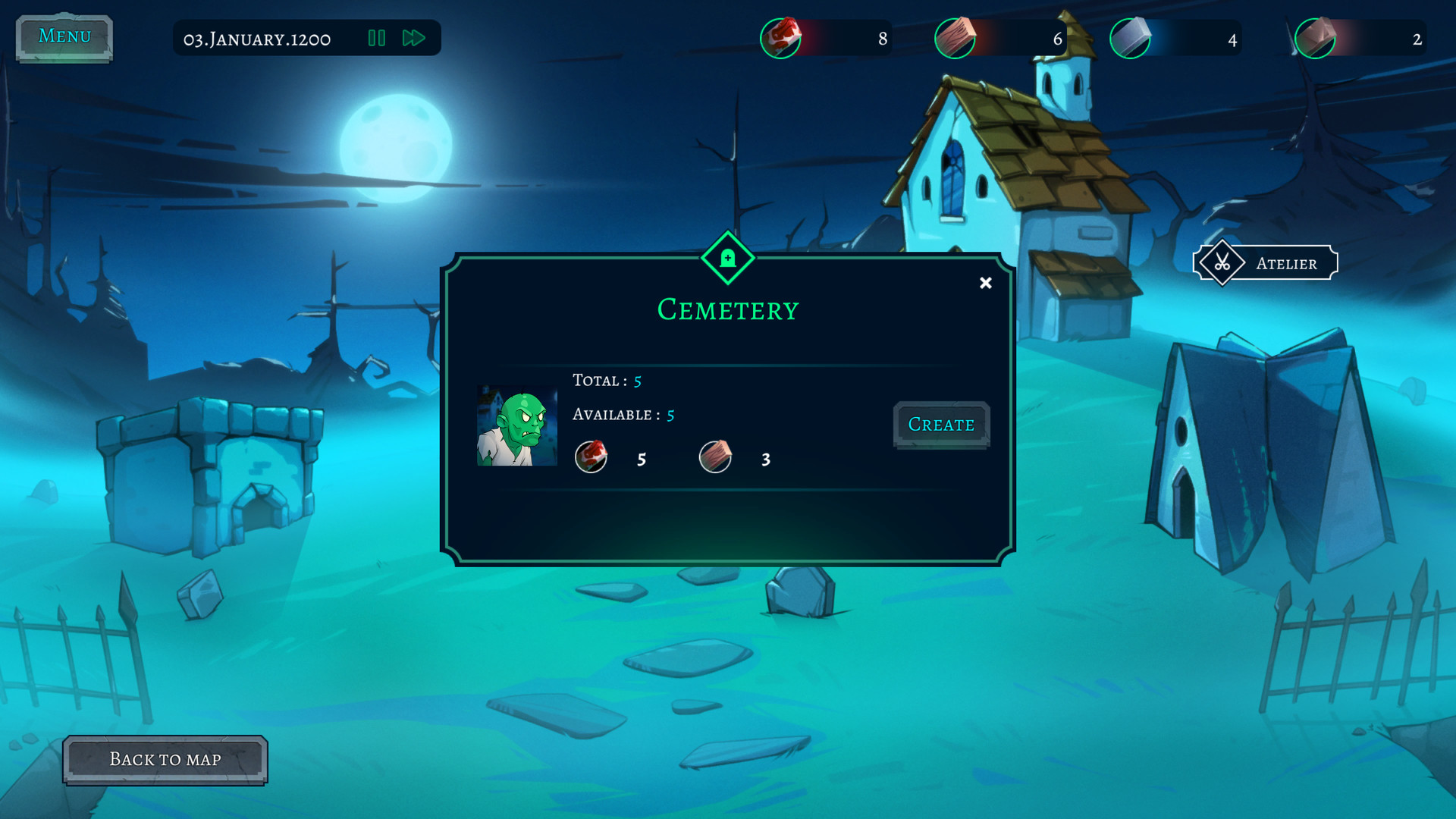Select the green zombie portrait
1456x819 pixels.
(x=516, y=426)
